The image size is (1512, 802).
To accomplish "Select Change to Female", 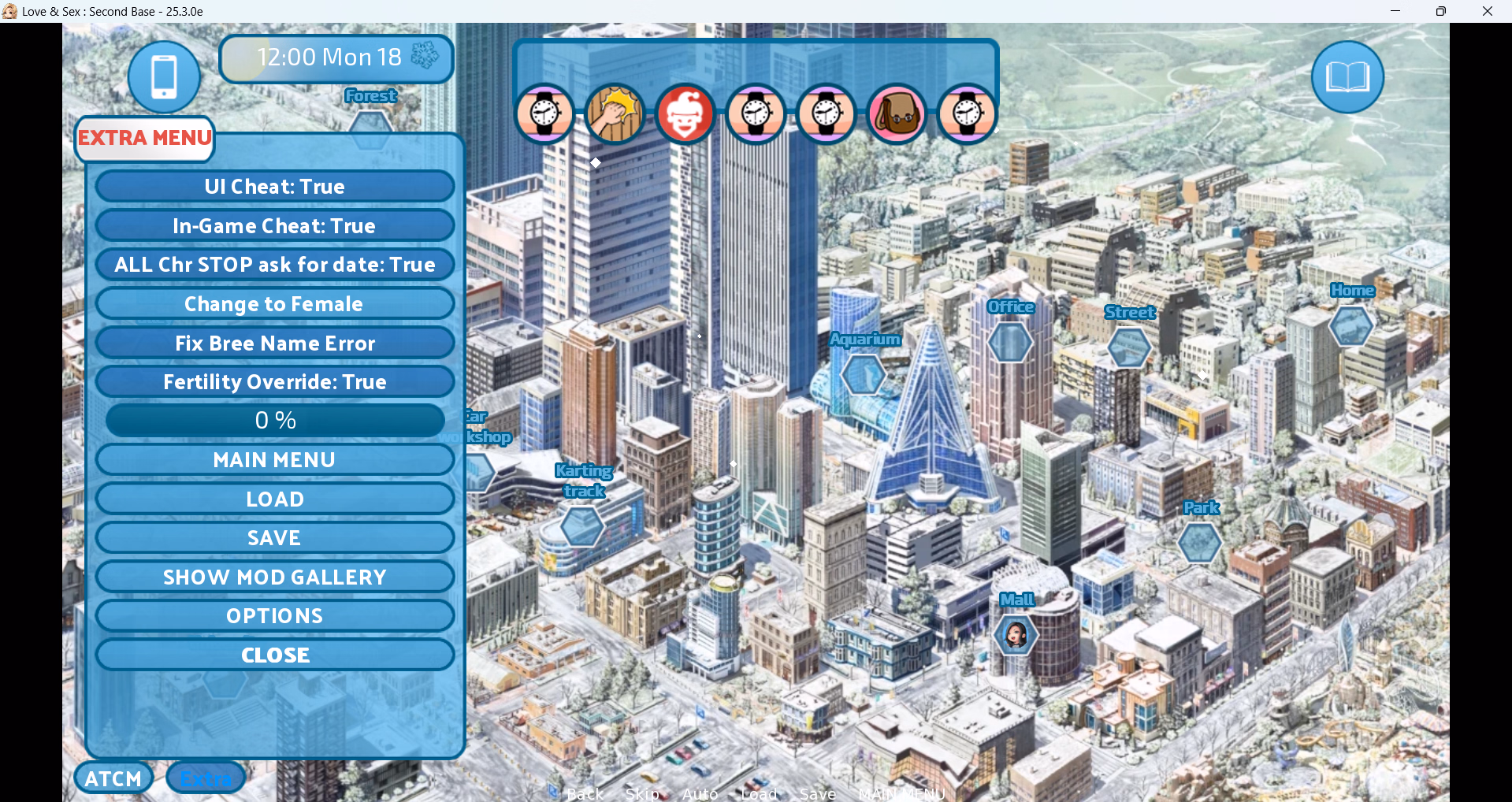I will (274, 304).
